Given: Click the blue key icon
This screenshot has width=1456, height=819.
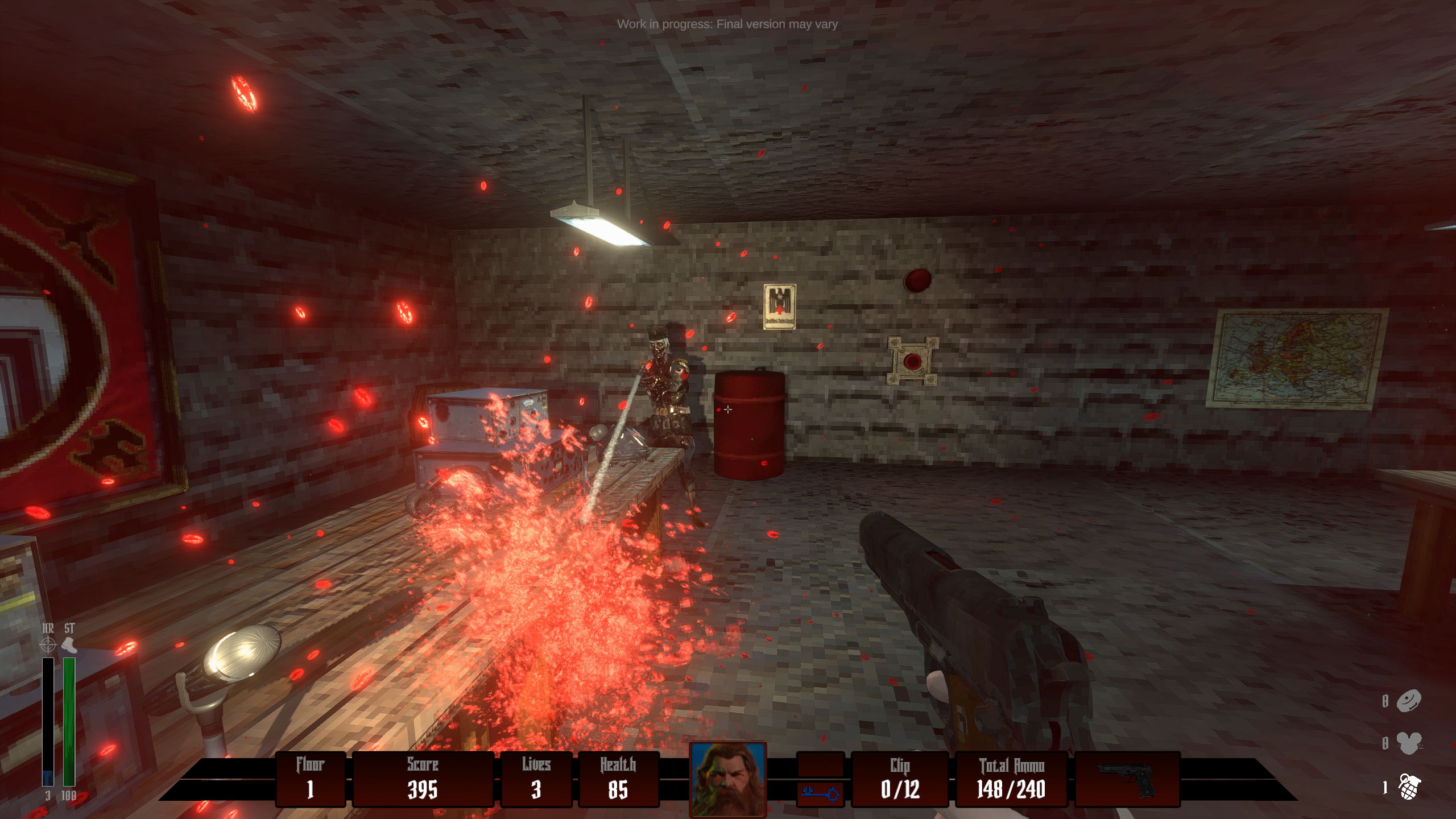Looking at the screenshot, I should click(x=820, y=793).
